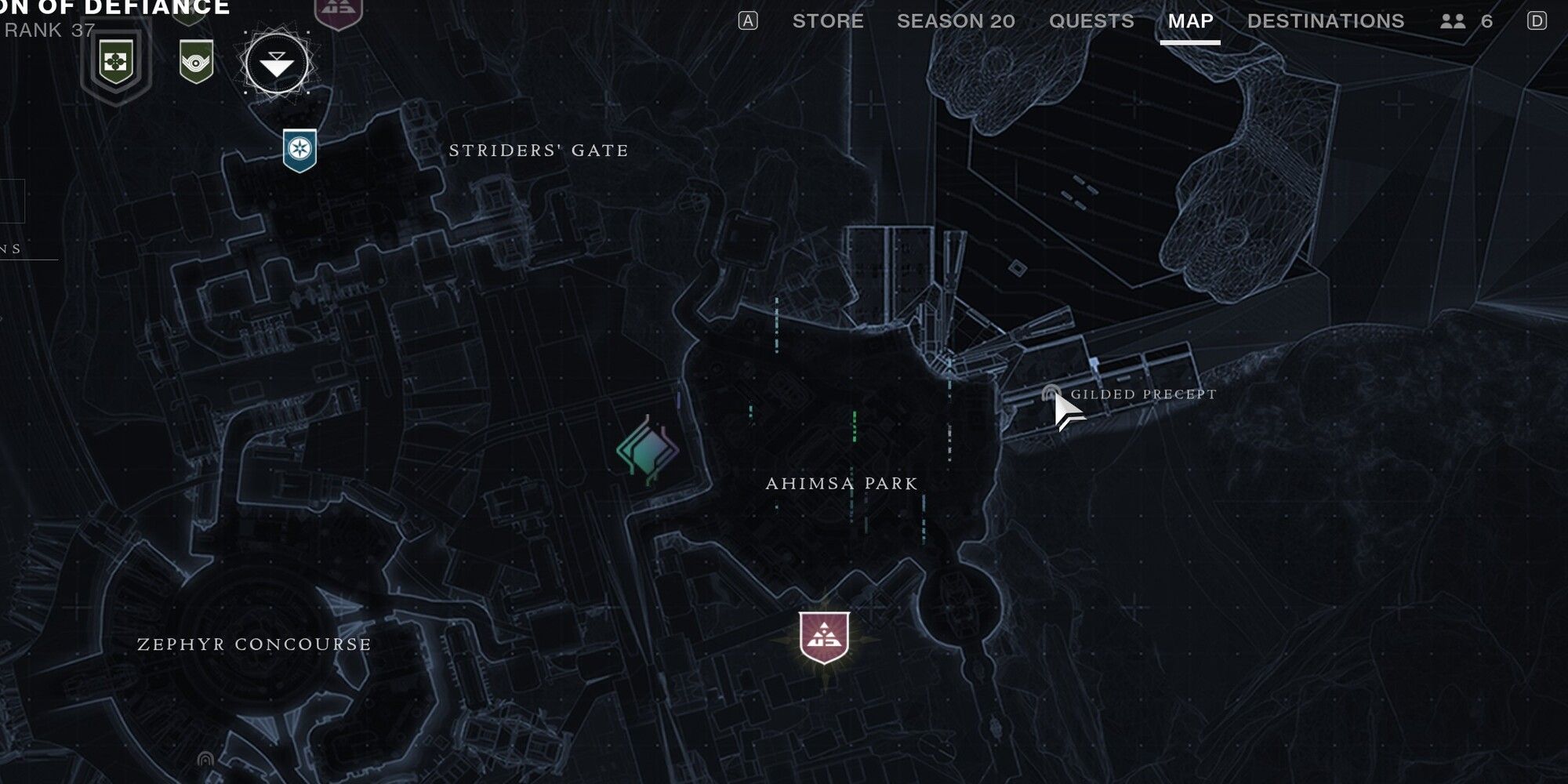The image size is (1568, 784).
Task: Click the lost sector marker below Zephyr Concourse
Action: coord(205,759)
